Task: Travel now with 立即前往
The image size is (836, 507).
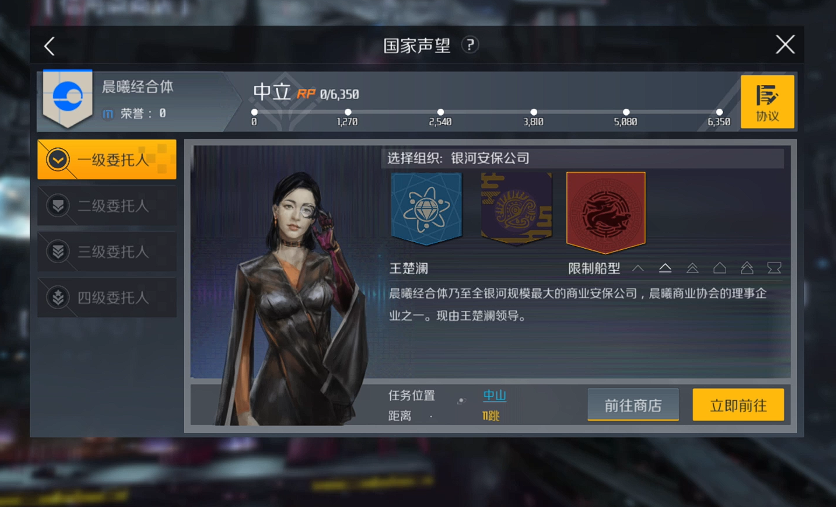Action: click(x=738, y=405)
